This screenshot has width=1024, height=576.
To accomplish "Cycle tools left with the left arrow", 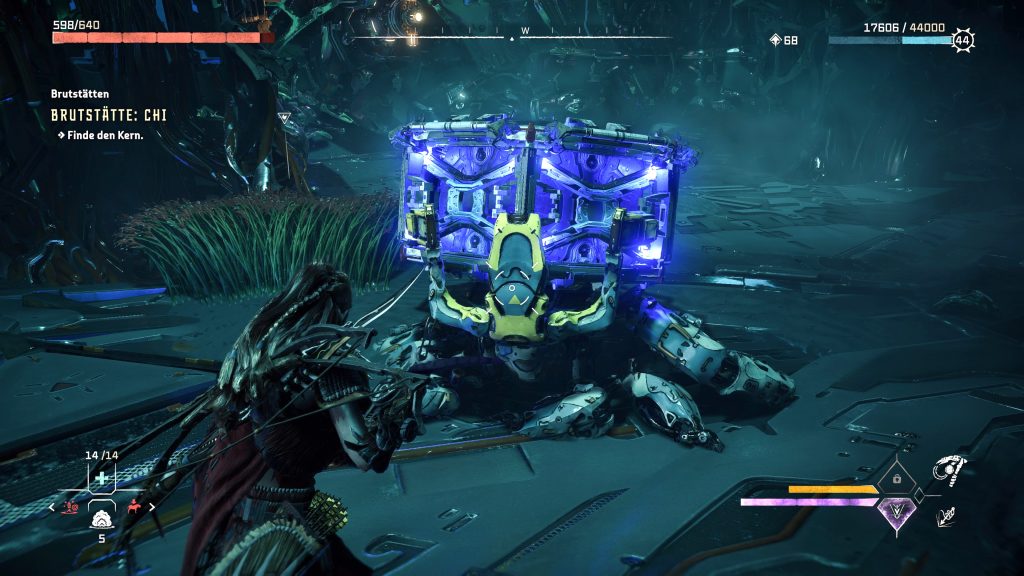I will click(53, 508).
